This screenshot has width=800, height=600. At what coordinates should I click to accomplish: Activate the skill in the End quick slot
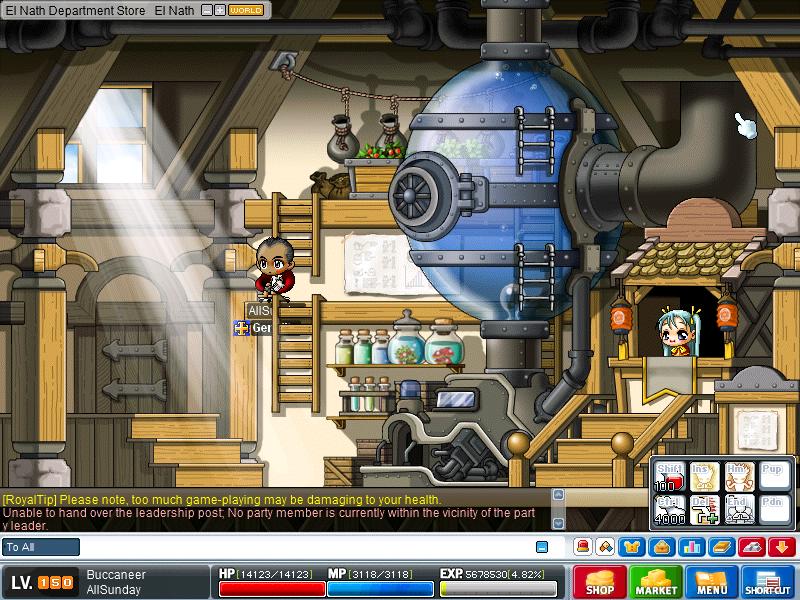tap(740, 511)
